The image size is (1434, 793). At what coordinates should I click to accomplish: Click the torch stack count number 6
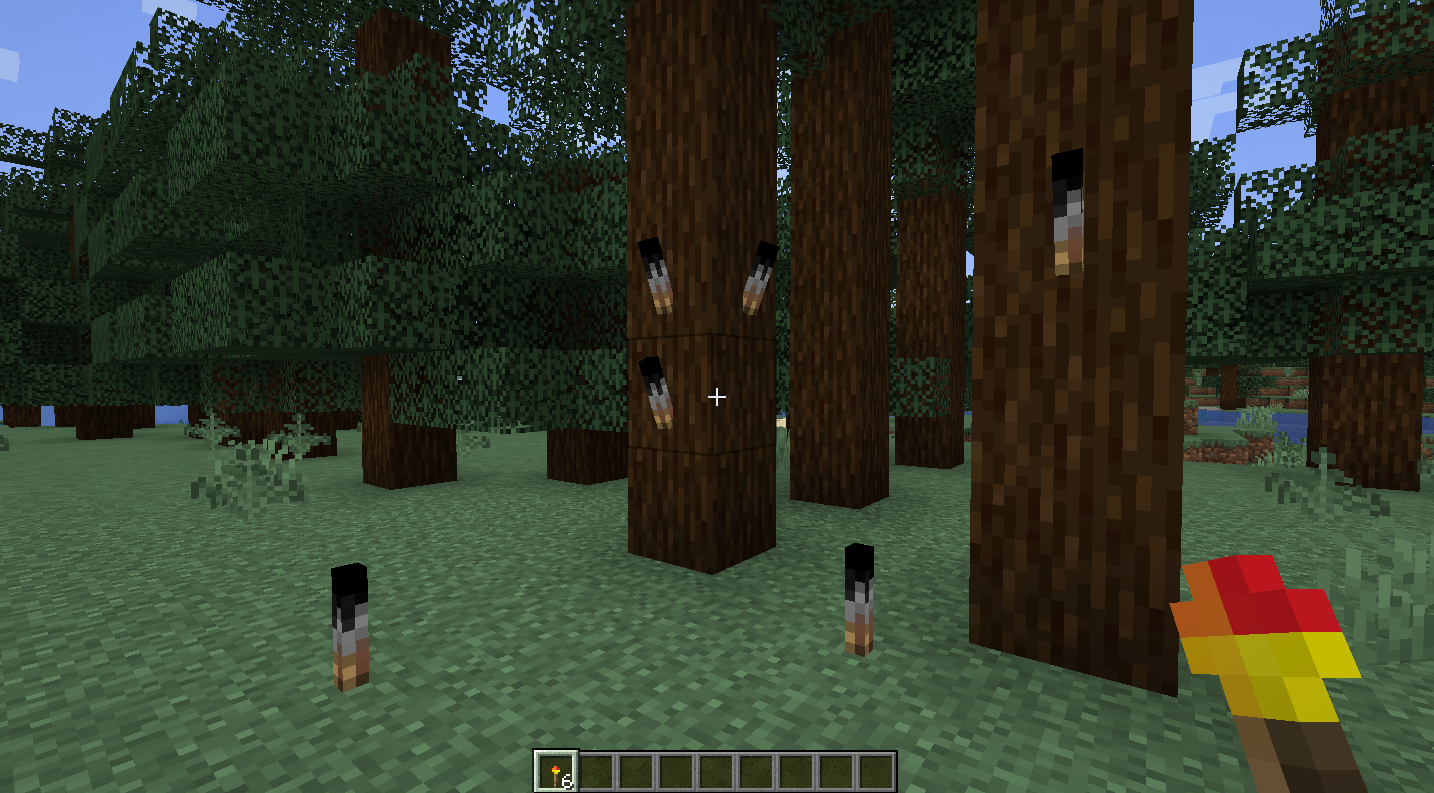click(x=568, y=779)
